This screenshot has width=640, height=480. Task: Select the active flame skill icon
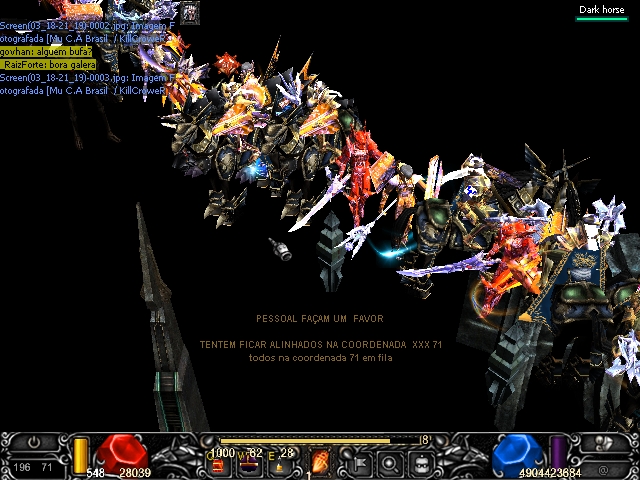tap(322, 462)
